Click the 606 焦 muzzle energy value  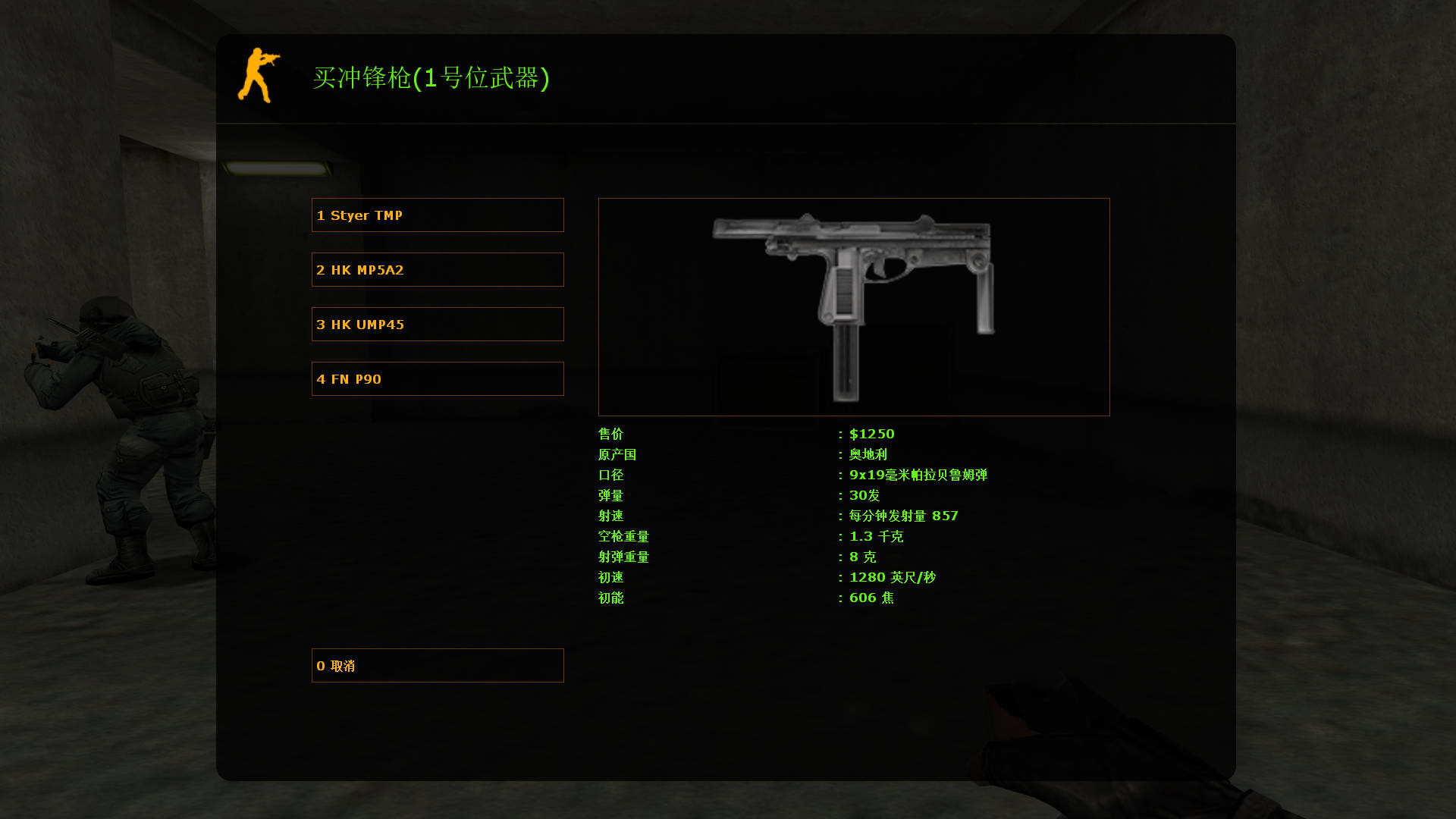[x=872, y=598]
